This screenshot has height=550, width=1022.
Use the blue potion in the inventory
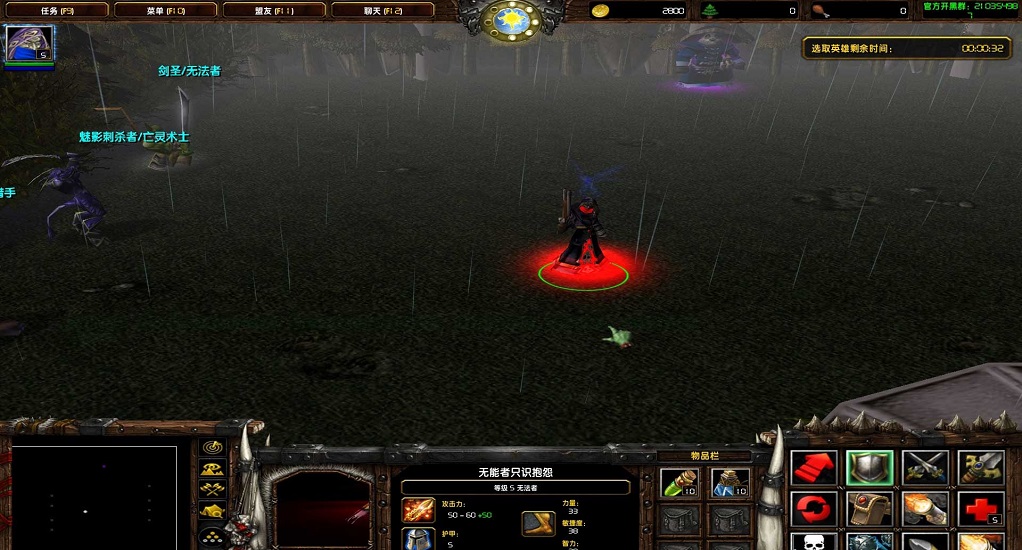[731, 484]
